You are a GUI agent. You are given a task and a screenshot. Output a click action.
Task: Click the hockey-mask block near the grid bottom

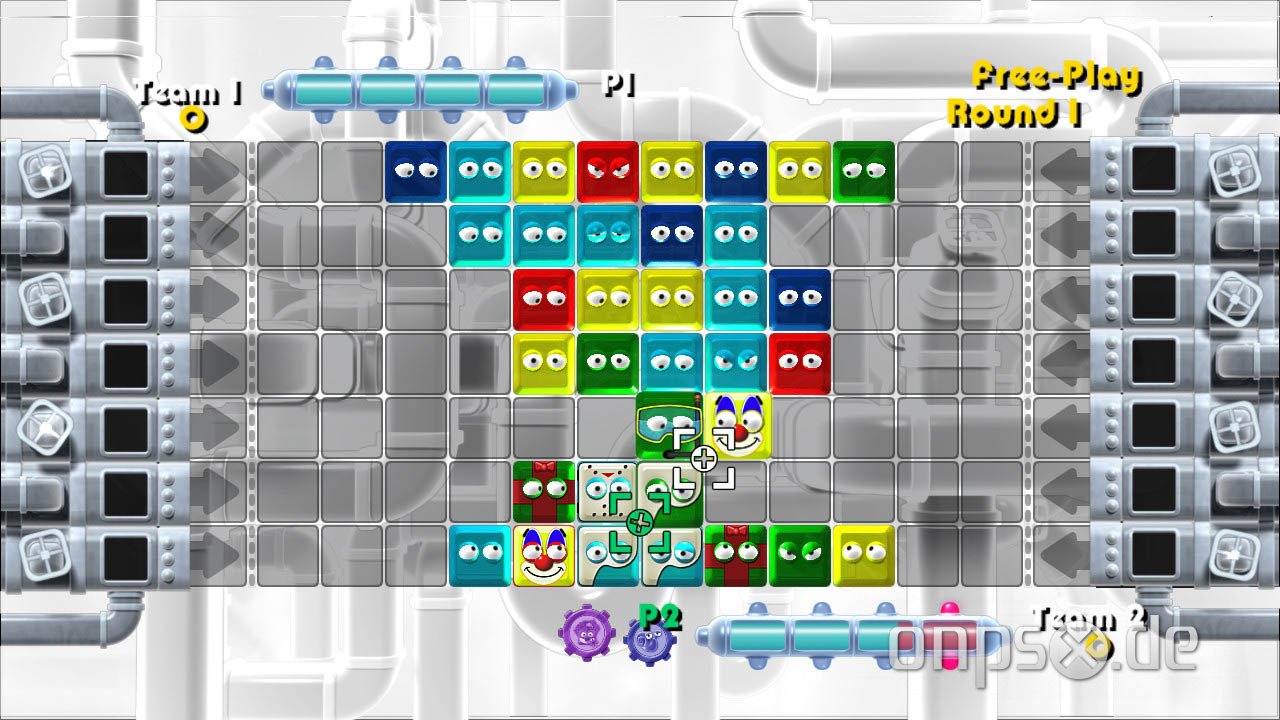[x=608, y=488]
